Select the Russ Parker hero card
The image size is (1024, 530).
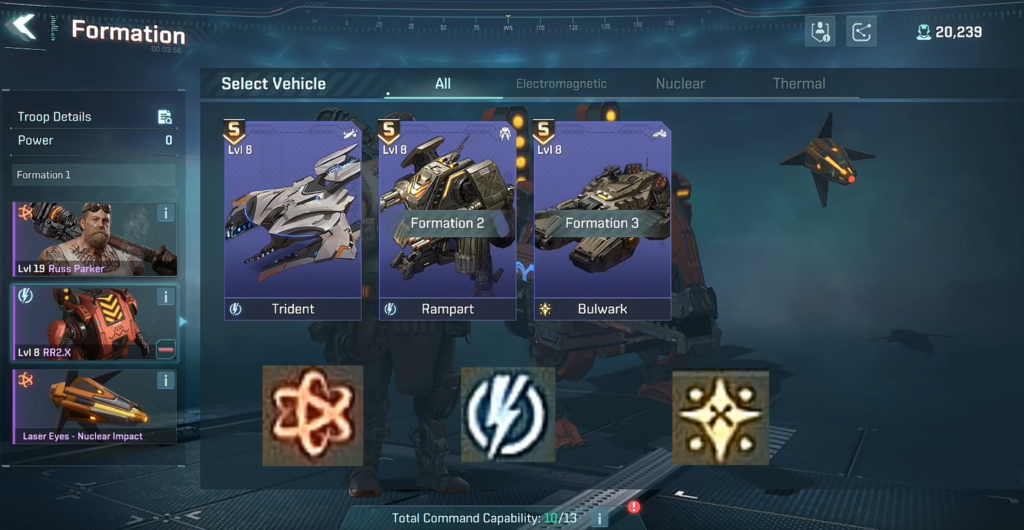point(85,240)
